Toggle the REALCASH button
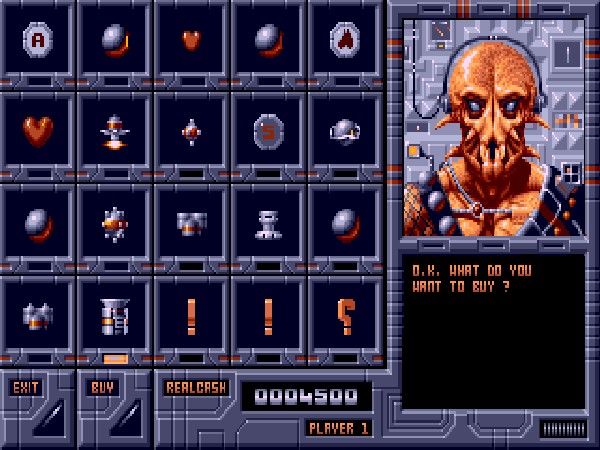Viewport: 600px width, 450px height. click(196, 386)
